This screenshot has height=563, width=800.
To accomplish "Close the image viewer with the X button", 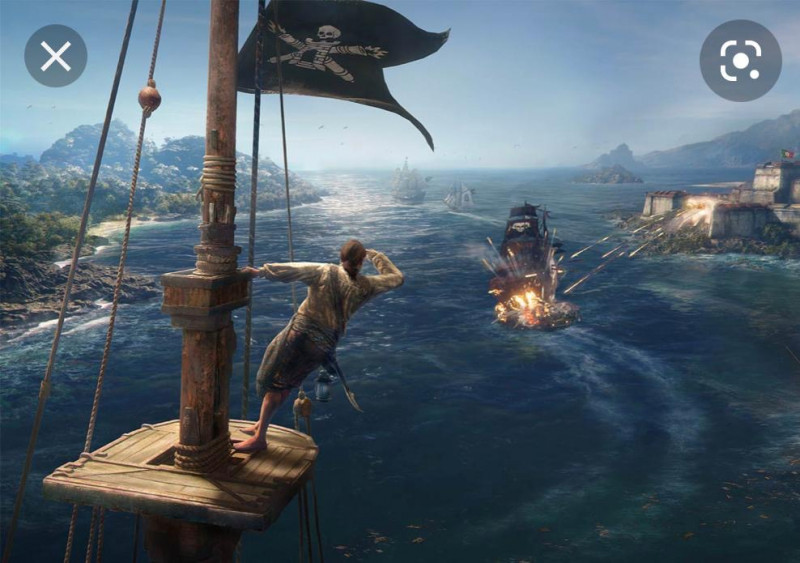I will click(x=56, y=55).
